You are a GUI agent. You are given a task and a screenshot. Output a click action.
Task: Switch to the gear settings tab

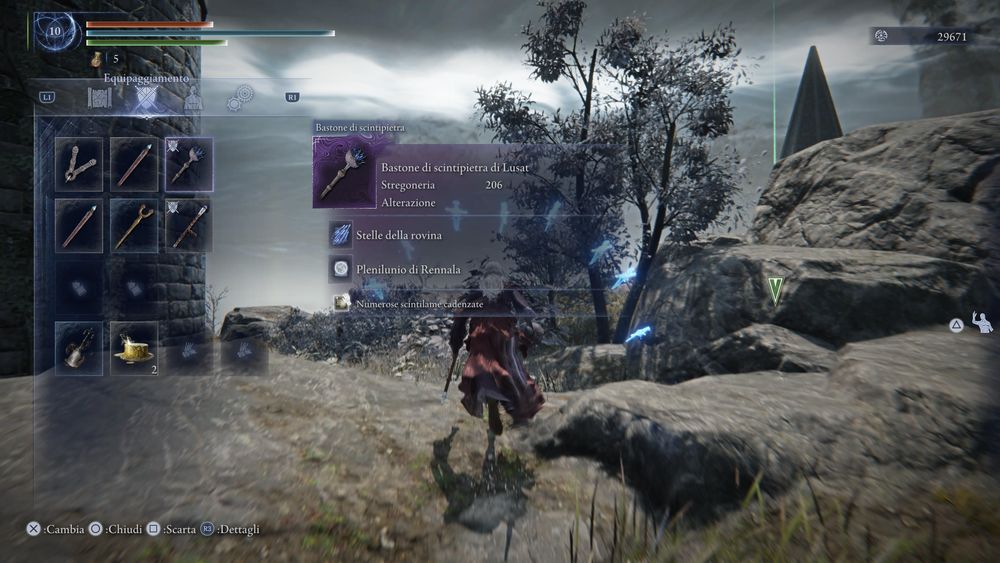(x=238, y=98)
